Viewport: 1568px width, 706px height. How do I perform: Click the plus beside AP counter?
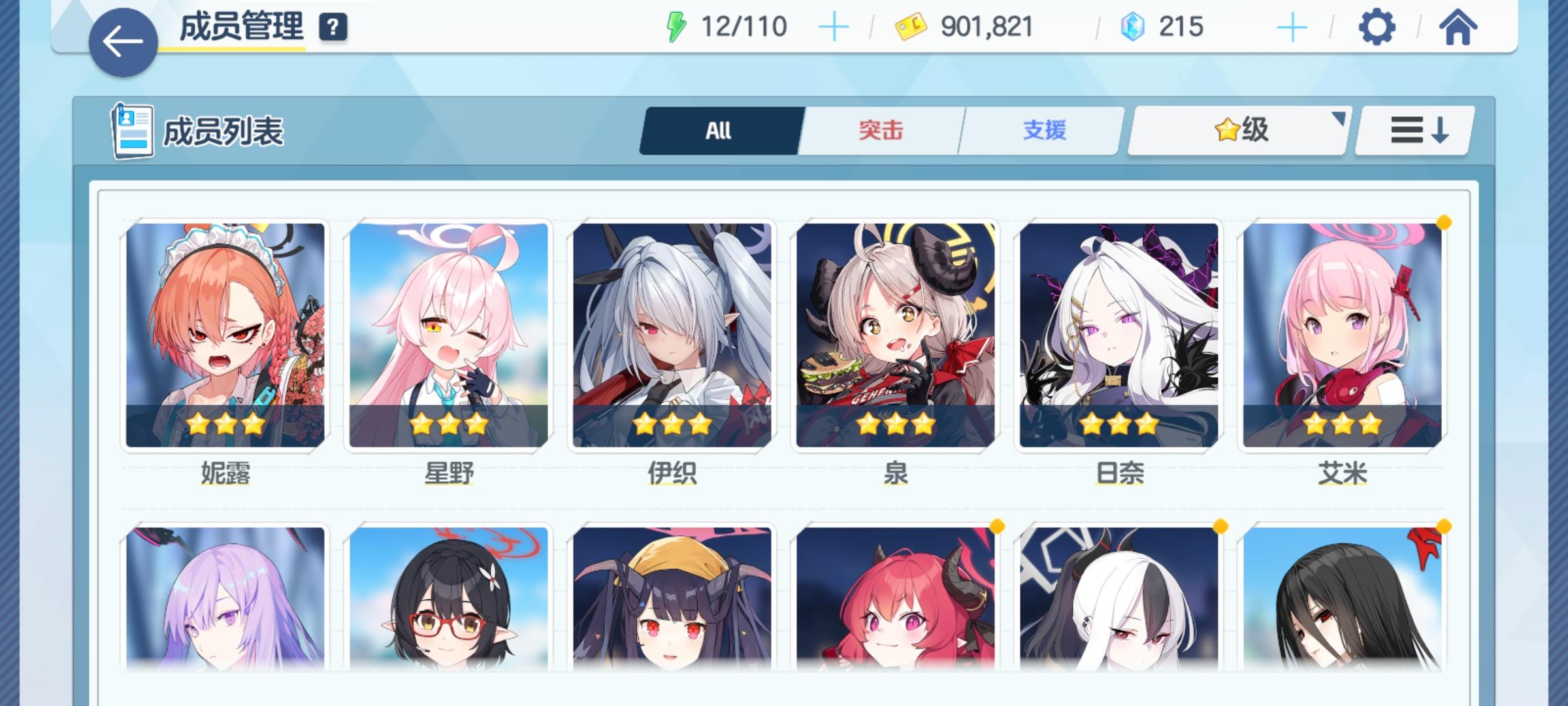[x=834, y=27]
